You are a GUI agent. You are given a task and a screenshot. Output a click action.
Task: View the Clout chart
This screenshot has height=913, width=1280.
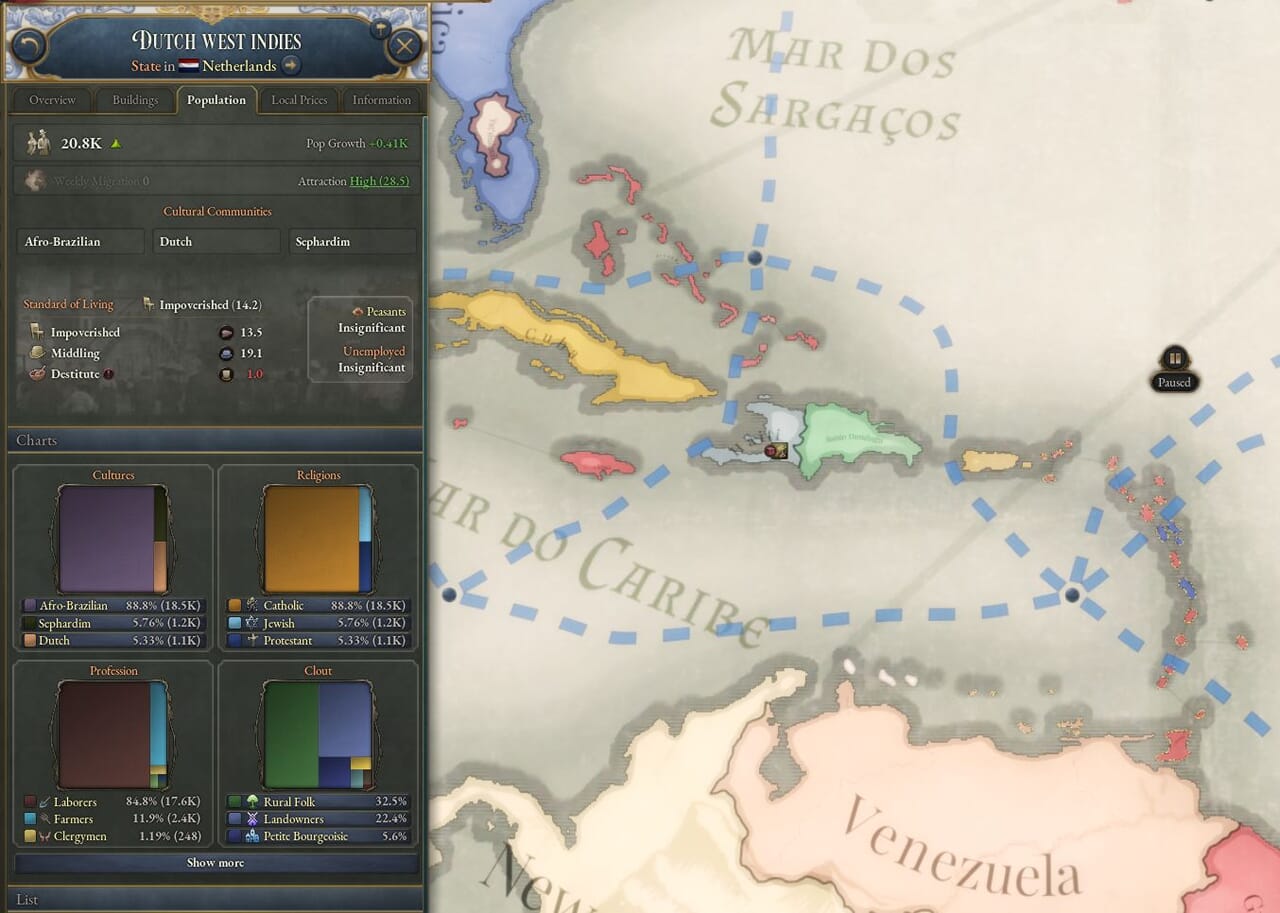318,735
